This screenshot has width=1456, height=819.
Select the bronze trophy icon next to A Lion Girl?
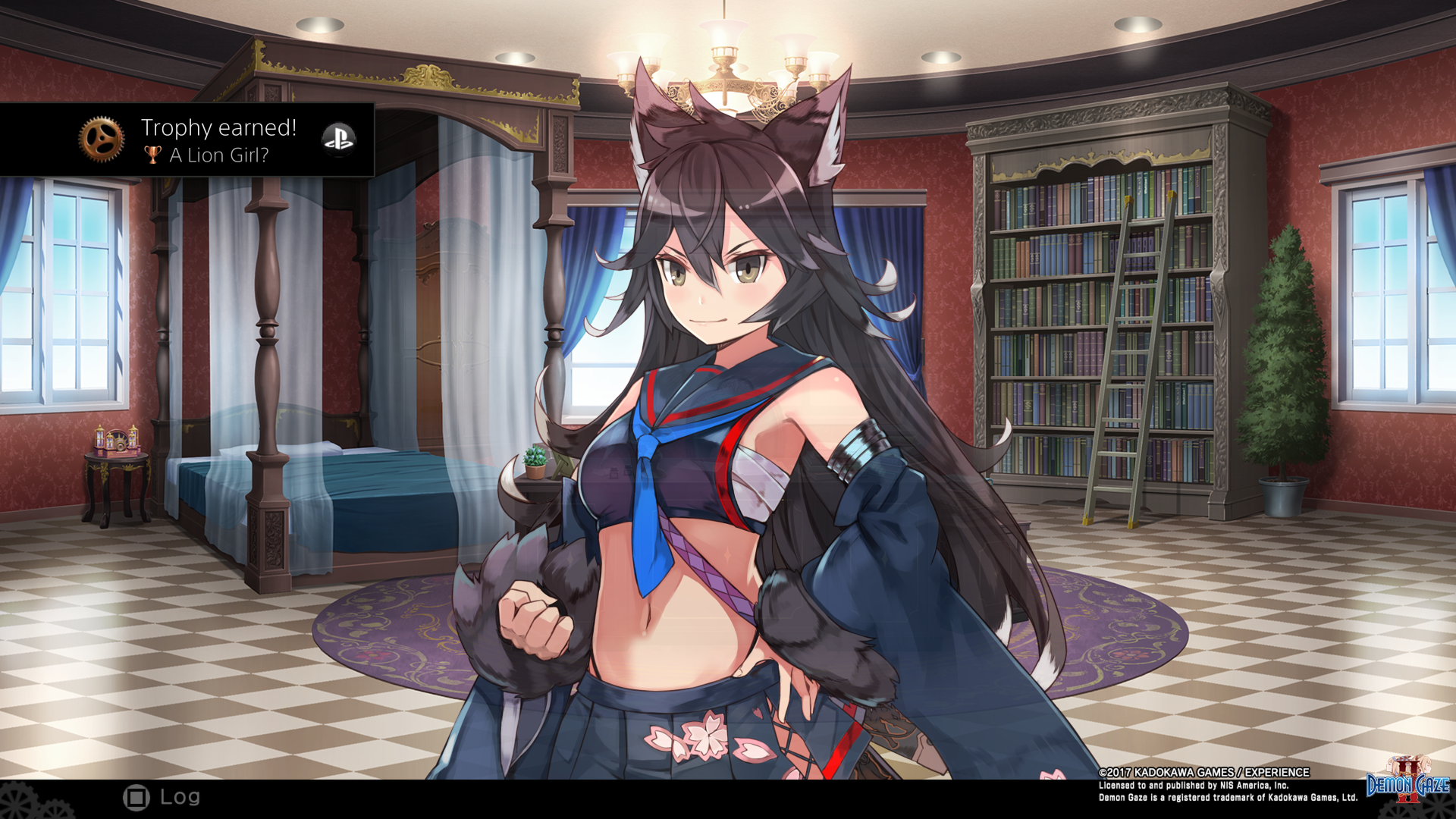pyautogui.click(x=152, y=155)
